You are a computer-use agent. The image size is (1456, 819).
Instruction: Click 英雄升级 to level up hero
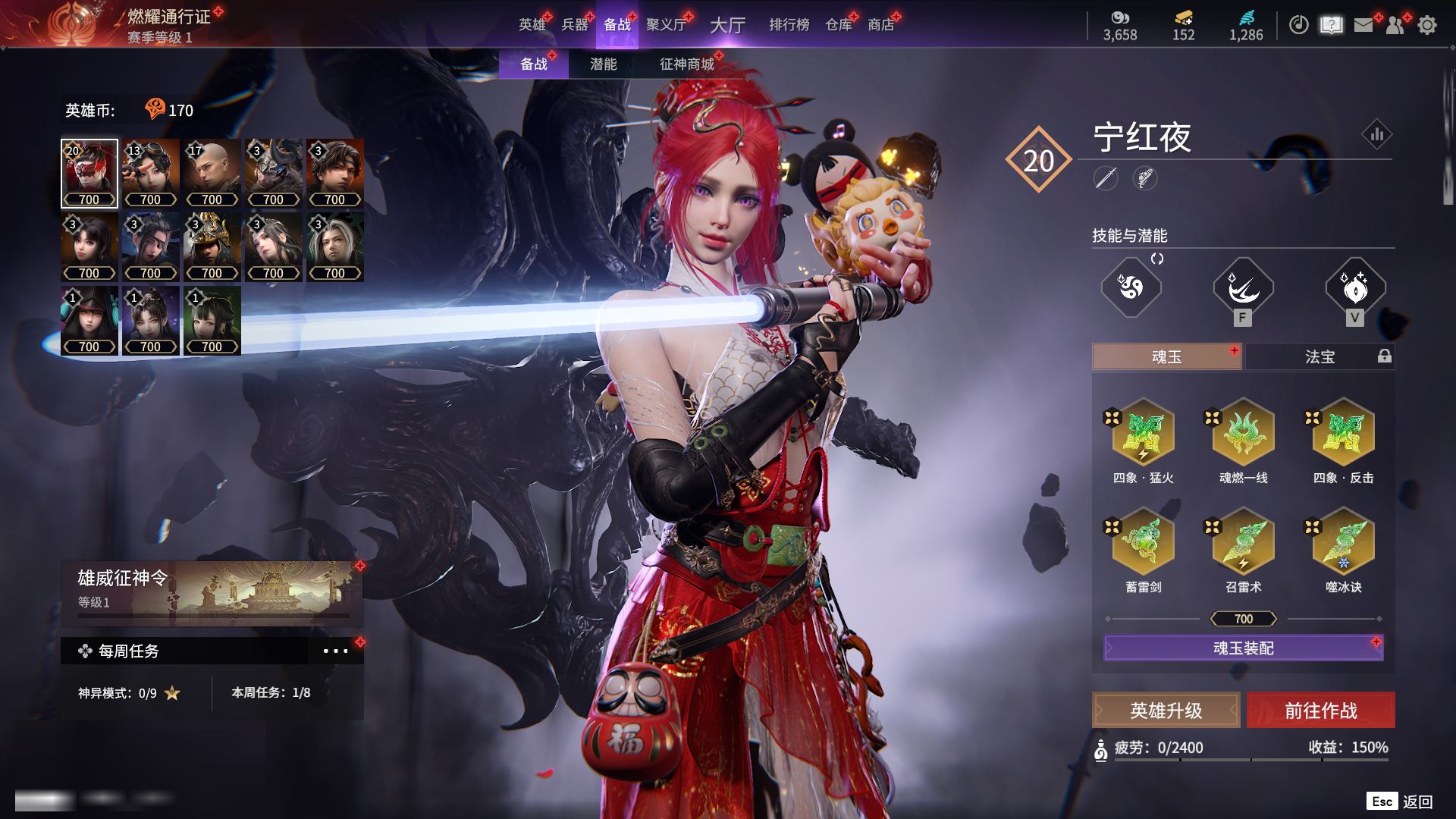coord(1166,711)
